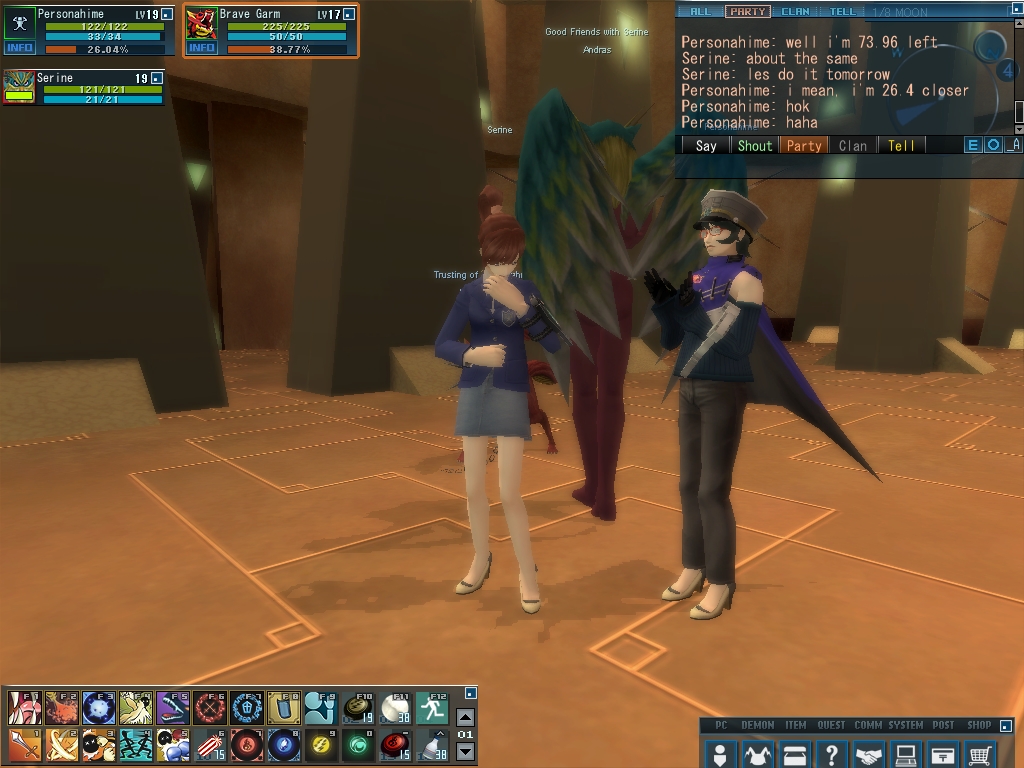
Task: Open the System laptop icon
Action: click(906, 753)
